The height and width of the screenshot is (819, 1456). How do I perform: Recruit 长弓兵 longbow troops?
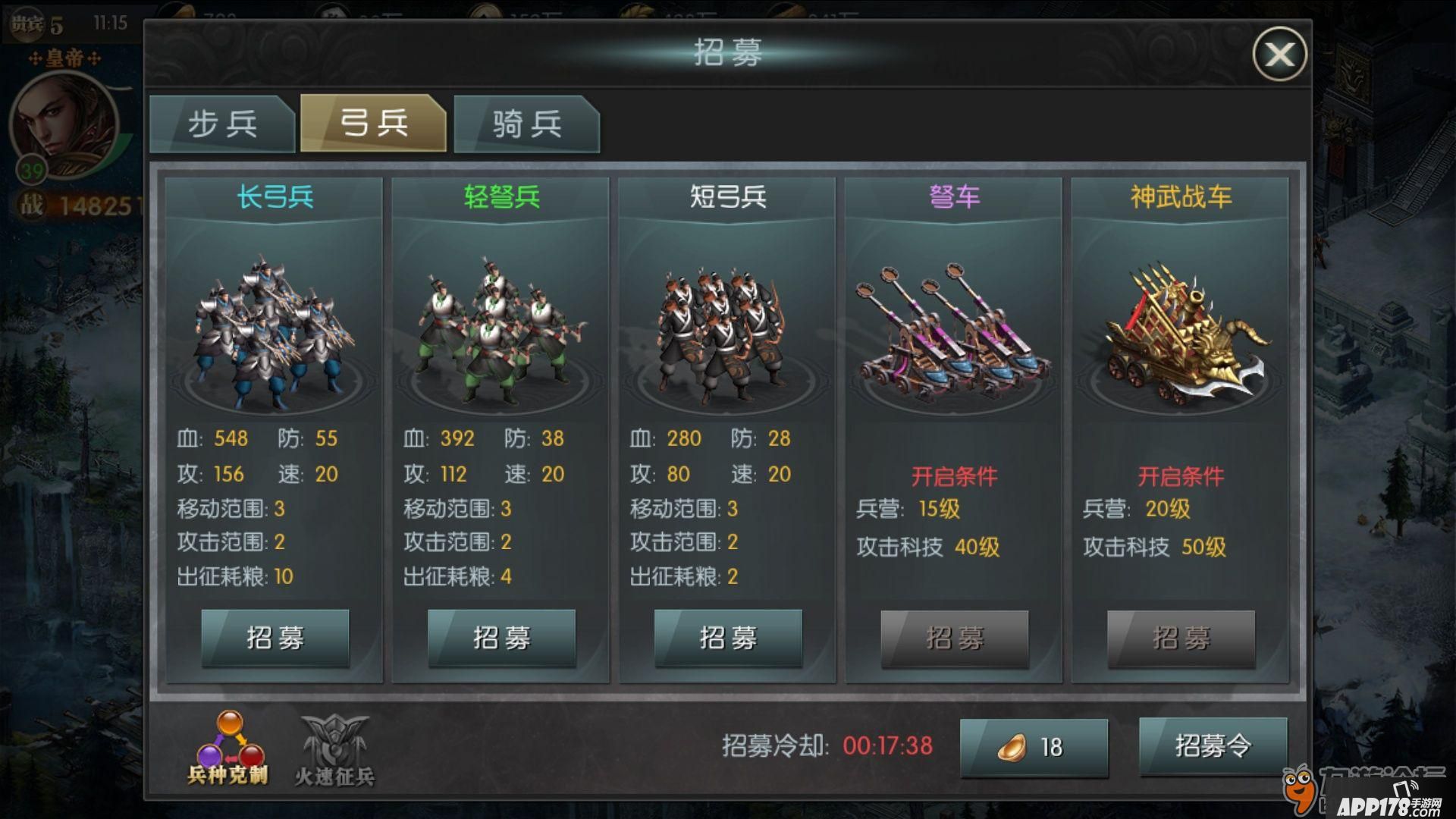[x=275, y=638]
